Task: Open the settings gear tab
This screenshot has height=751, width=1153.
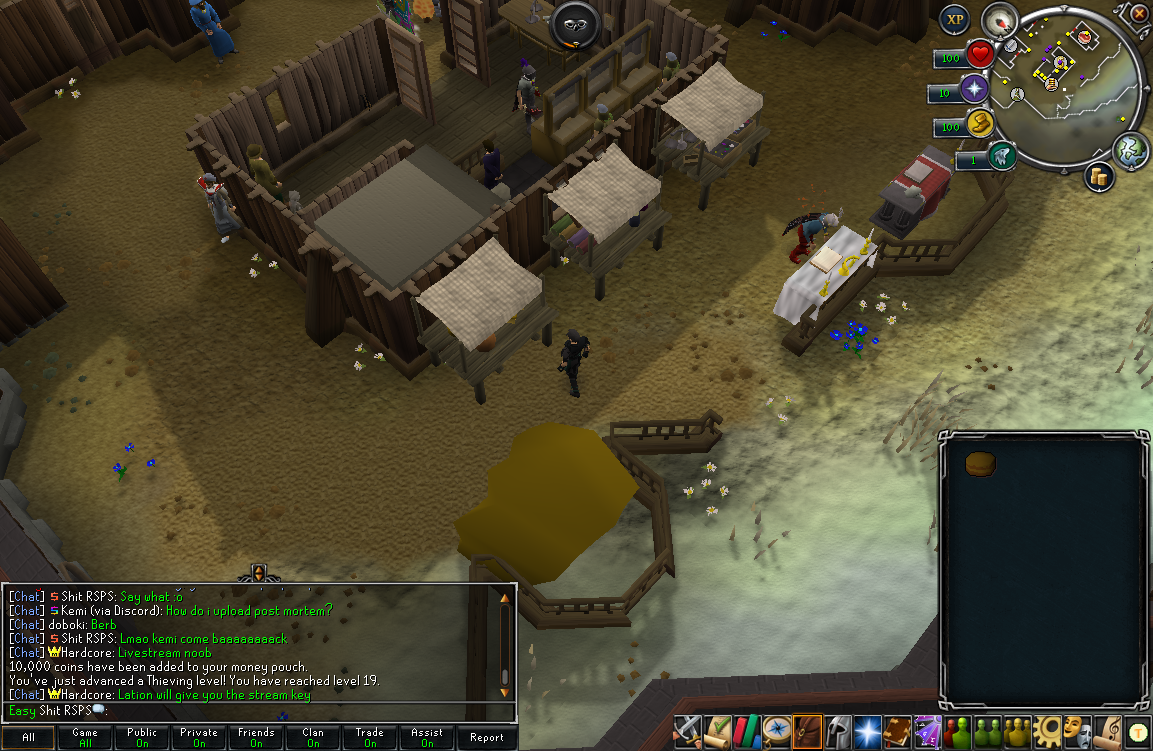Action: click(x=1047, y=732)
